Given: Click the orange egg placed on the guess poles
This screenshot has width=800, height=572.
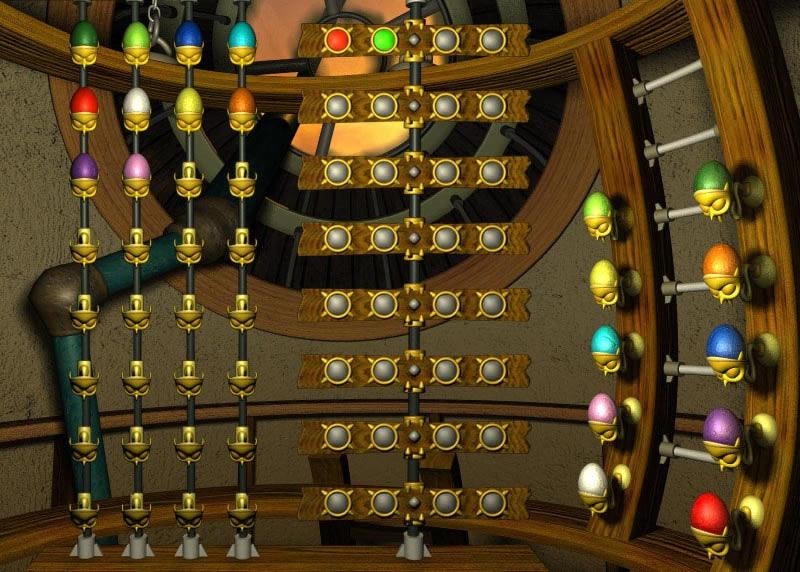Looking at the screenshot, I should pos(242,102).
